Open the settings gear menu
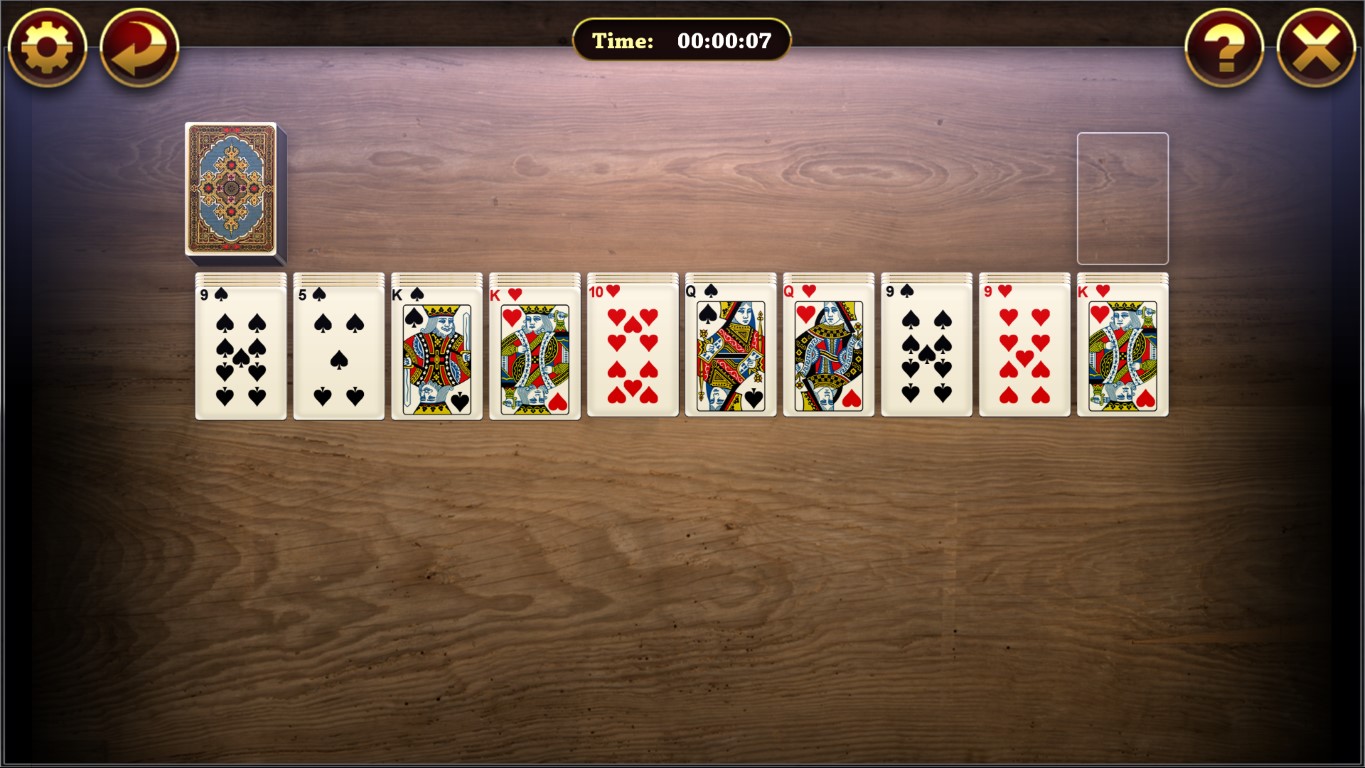The image size is (1365, 768). [x=46, y=46]
